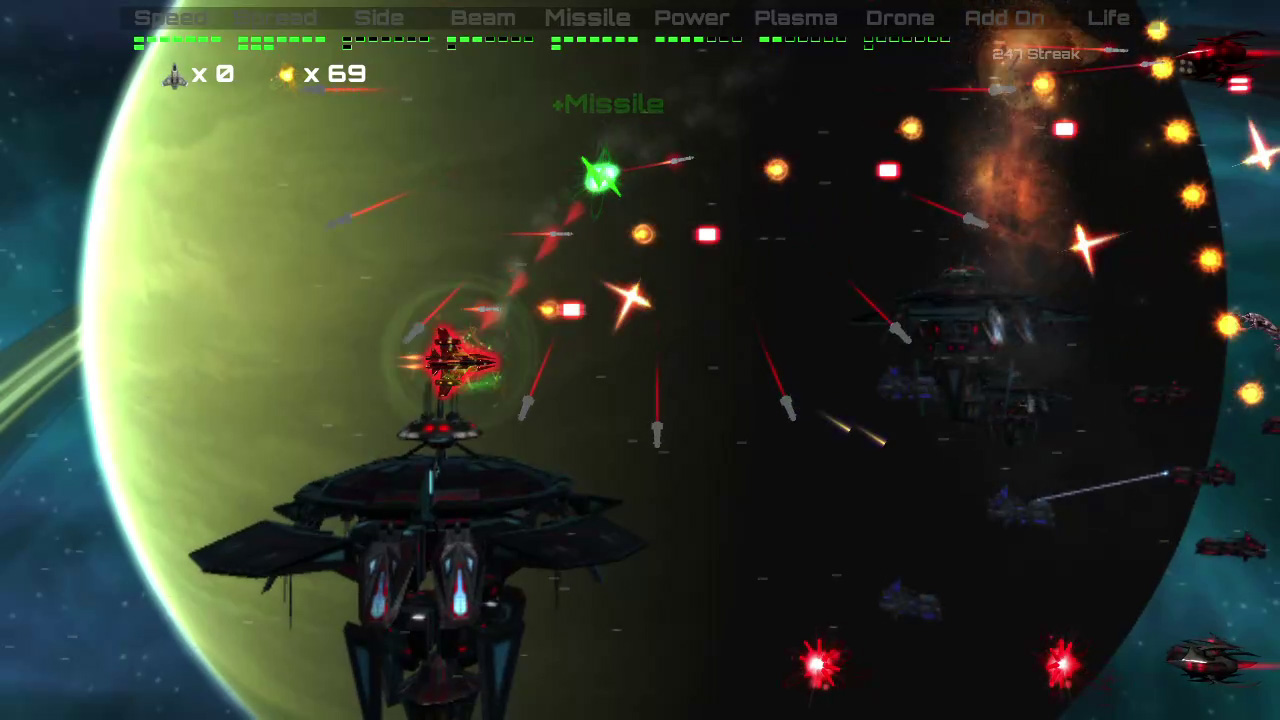
Task: Click the x 69 coin count text
Action: 334,74
